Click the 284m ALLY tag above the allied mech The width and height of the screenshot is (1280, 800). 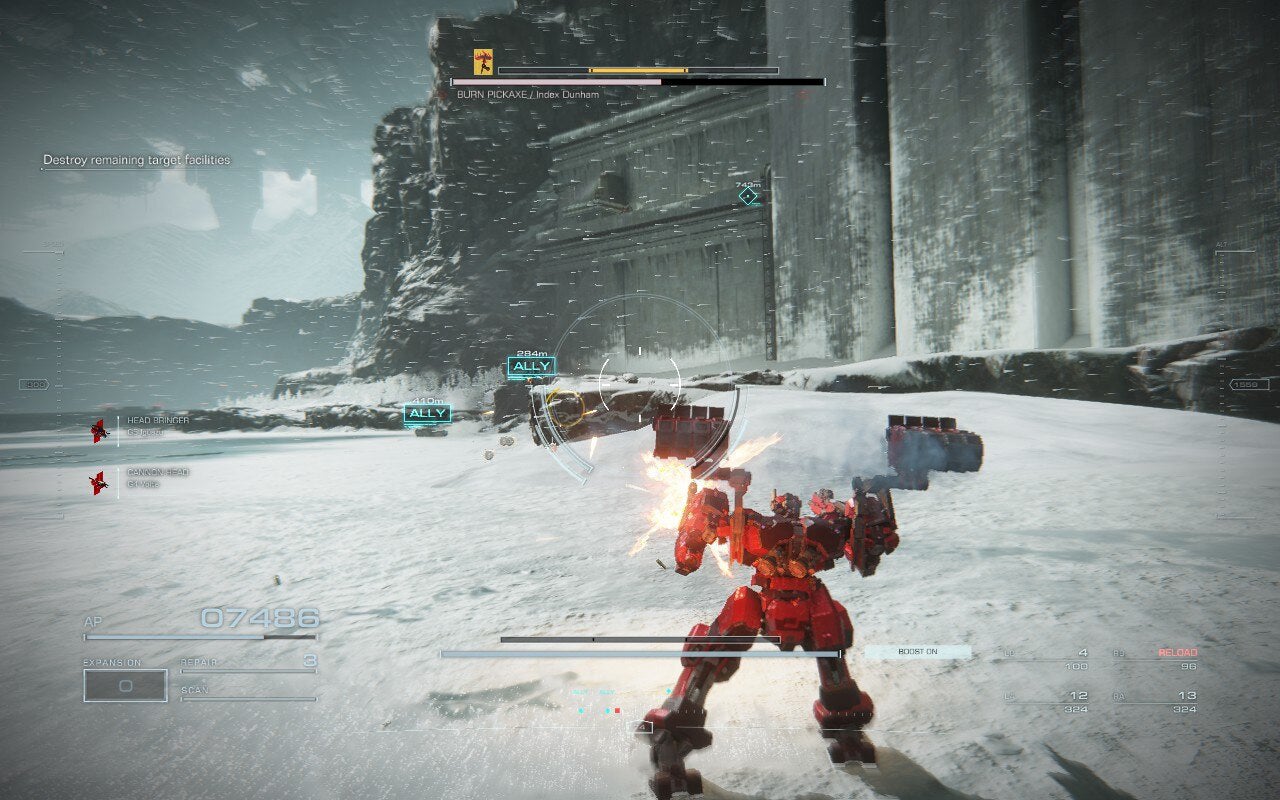click(x=533, y=367)
